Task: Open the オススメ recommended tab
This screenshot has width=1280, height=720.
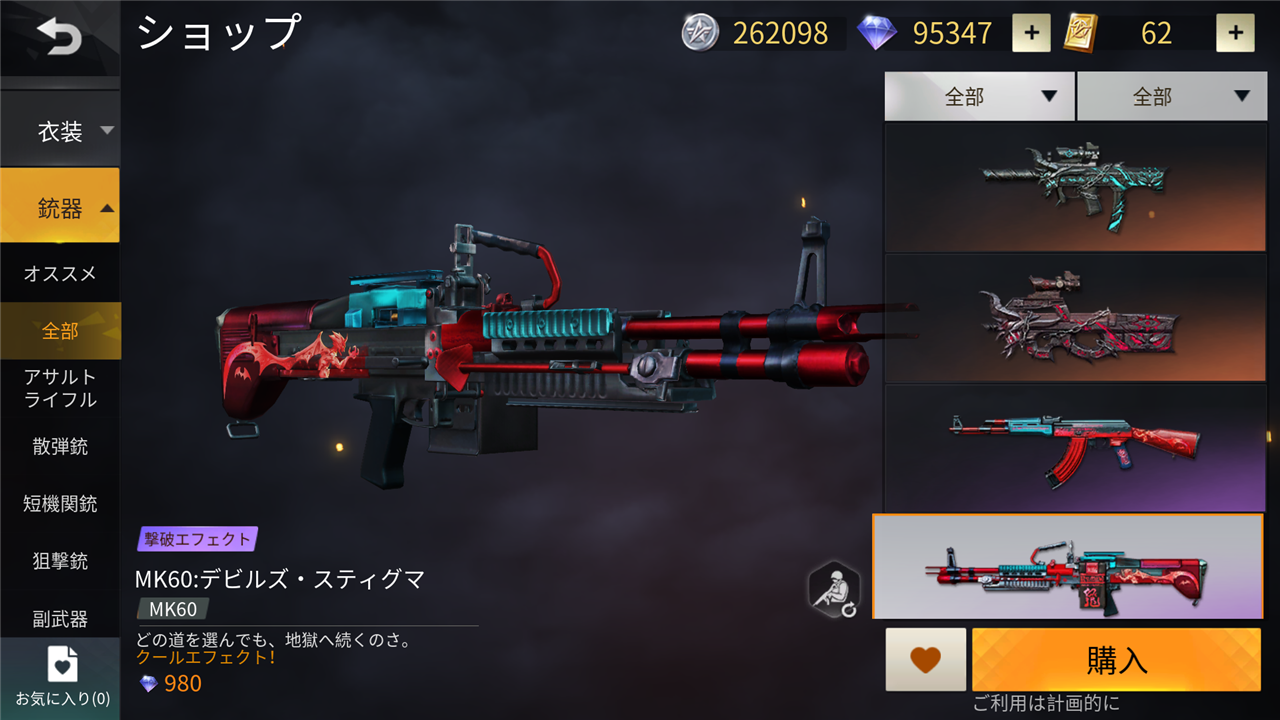Action: point(60,273)
